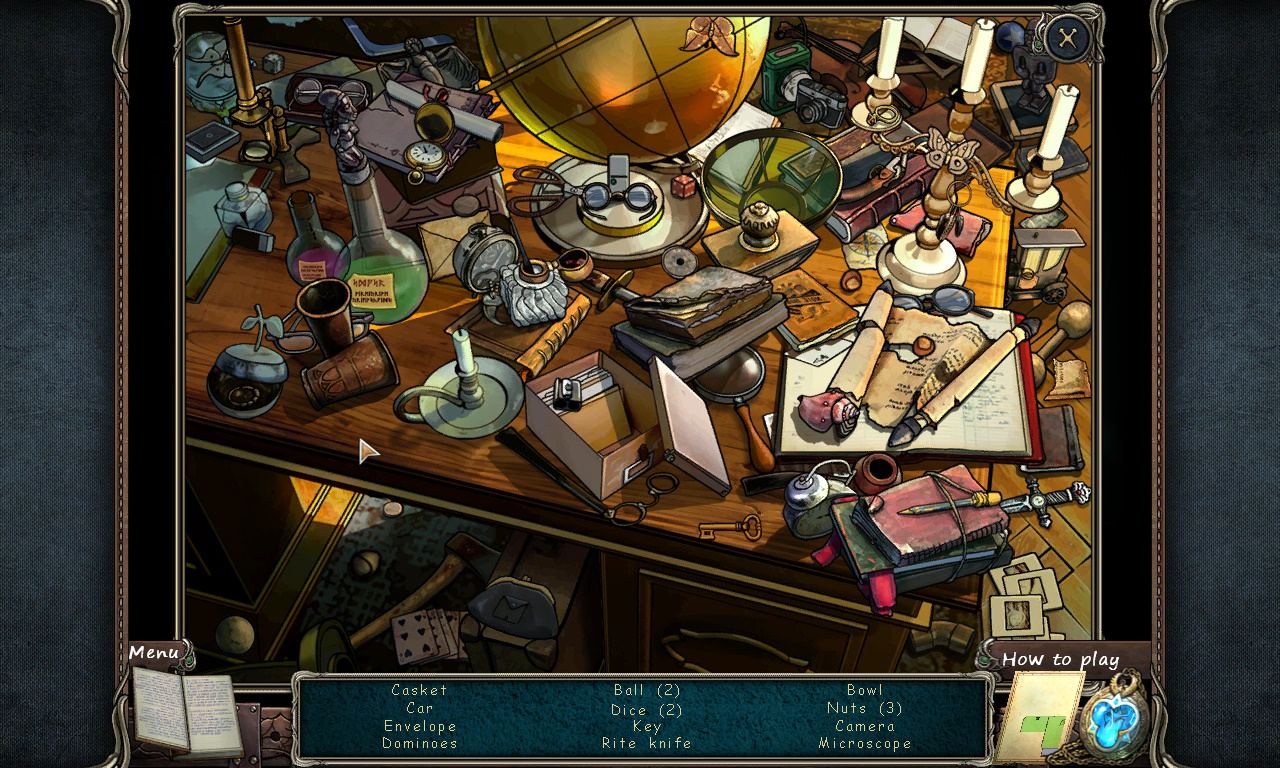Show the How to play instructions
This screenshot has width=1280, height=768.
point(1060,659)
